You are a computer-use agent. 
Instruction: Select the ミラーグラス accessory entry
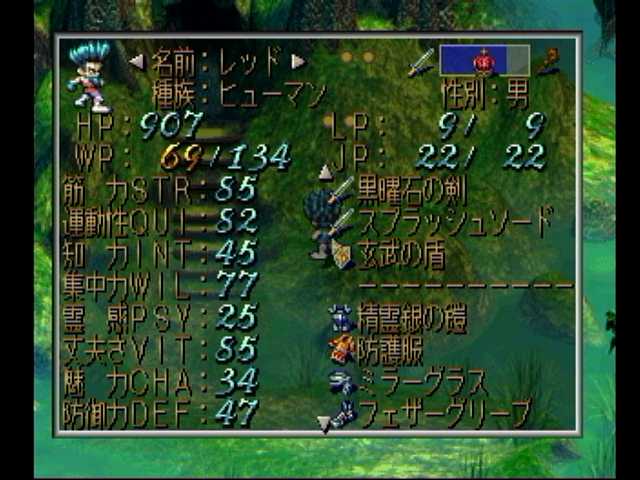tap(410, 381)
